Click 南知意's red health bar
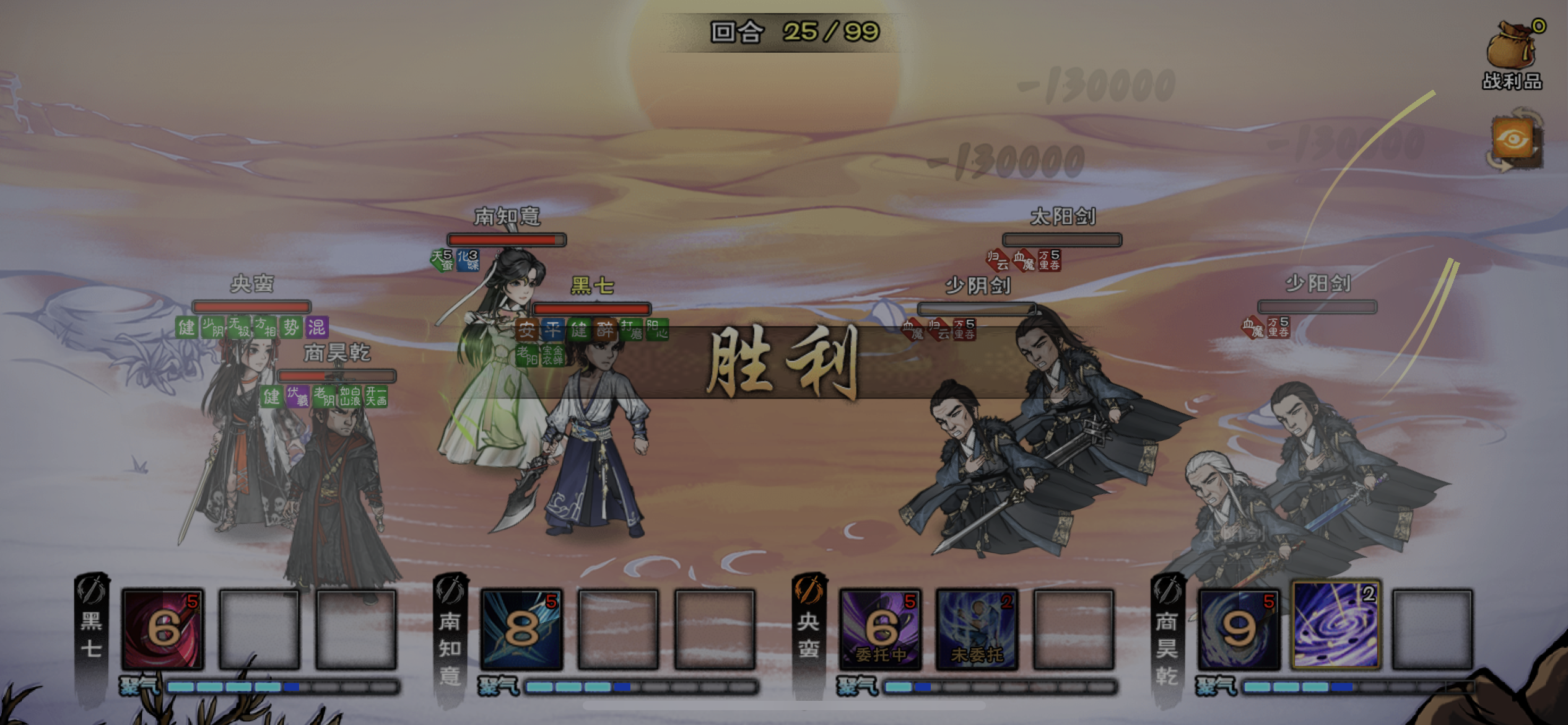1568x725 pixels. (506, 239)
